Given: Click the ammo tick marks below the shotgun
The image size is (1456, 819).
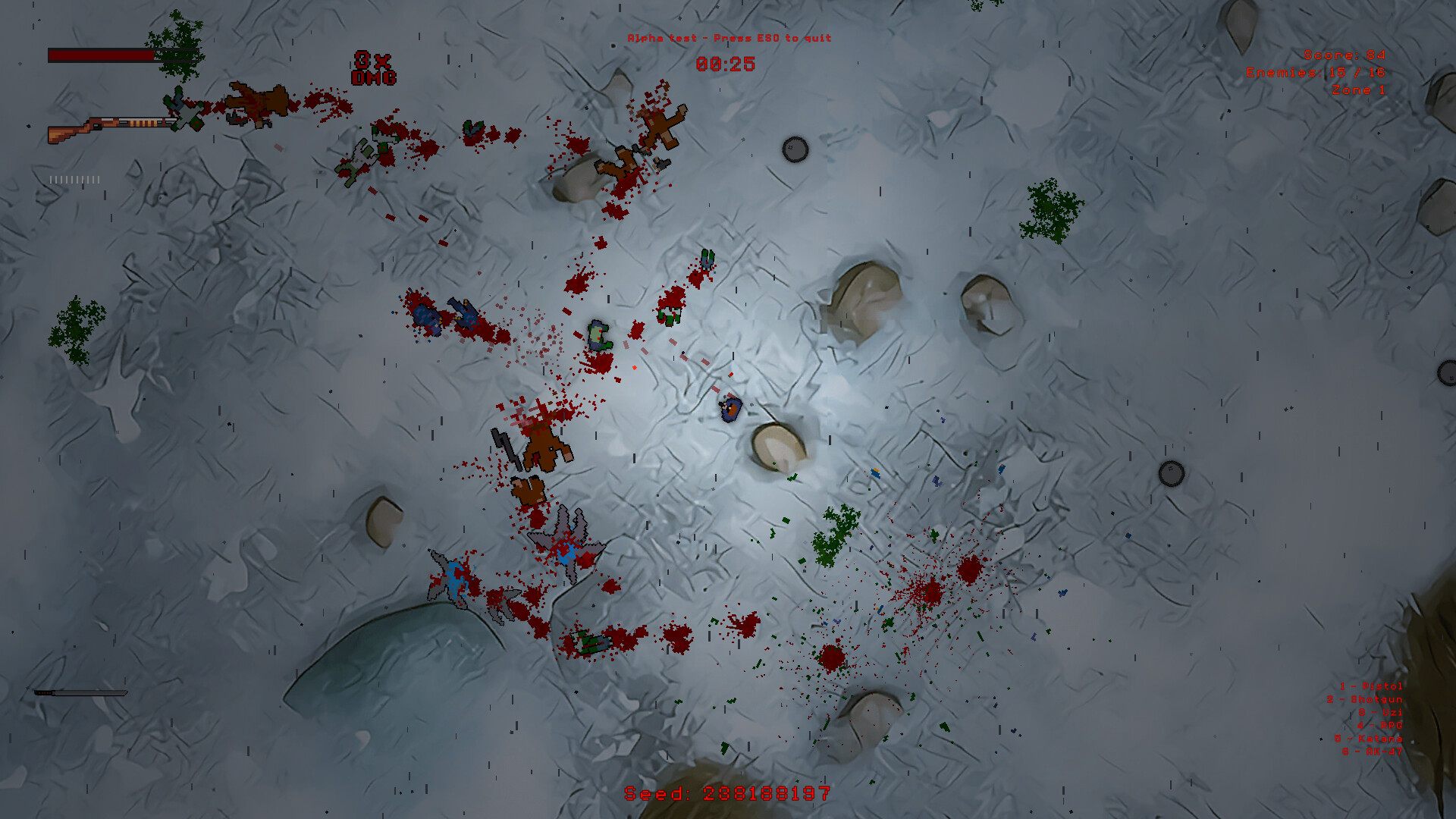Looking at the screenshot, I should (x=74, y=180).
